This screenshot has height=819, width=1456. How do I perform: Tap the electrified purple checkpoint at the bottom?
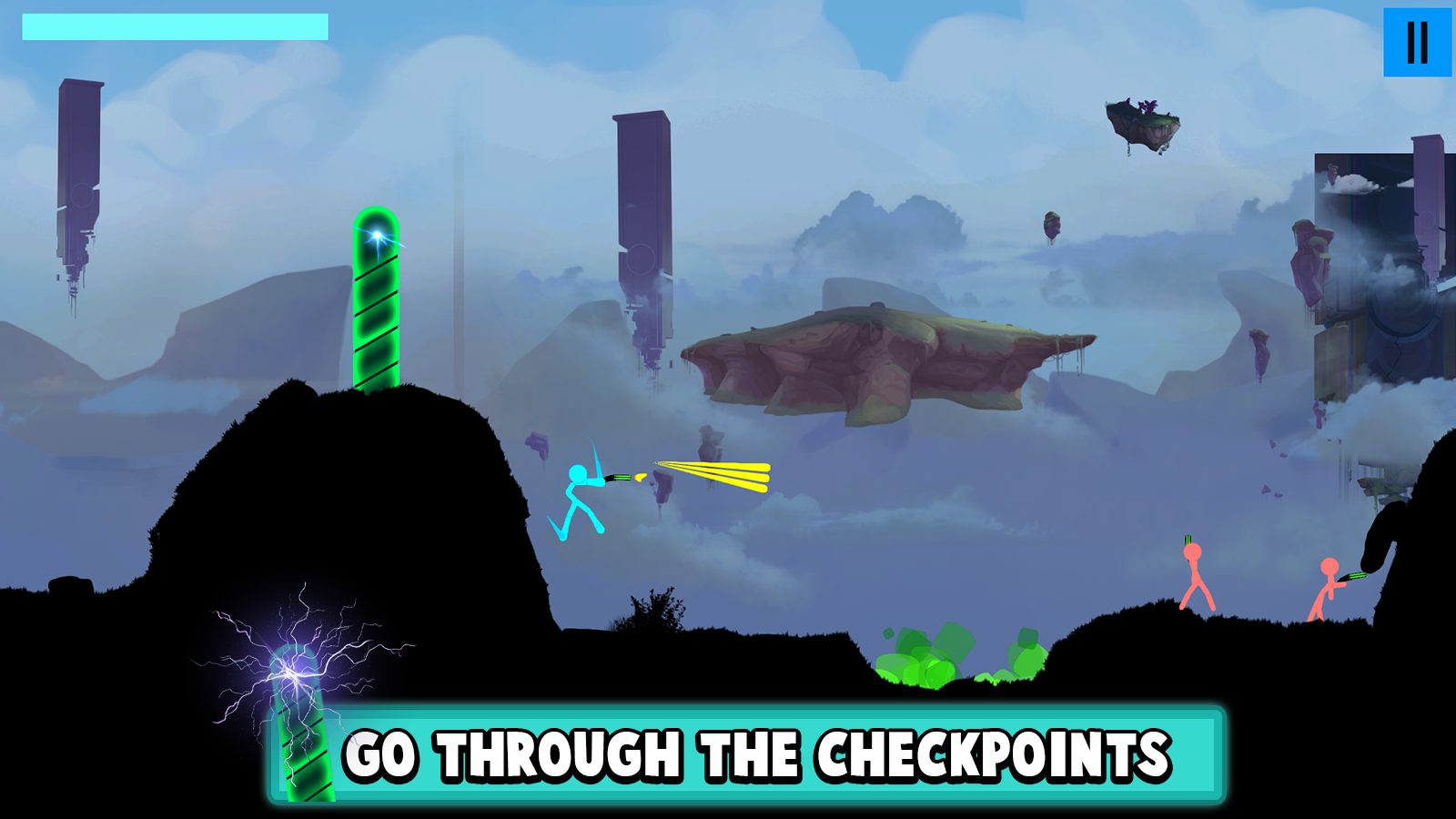pyautogui.click(x=298, y=719)
